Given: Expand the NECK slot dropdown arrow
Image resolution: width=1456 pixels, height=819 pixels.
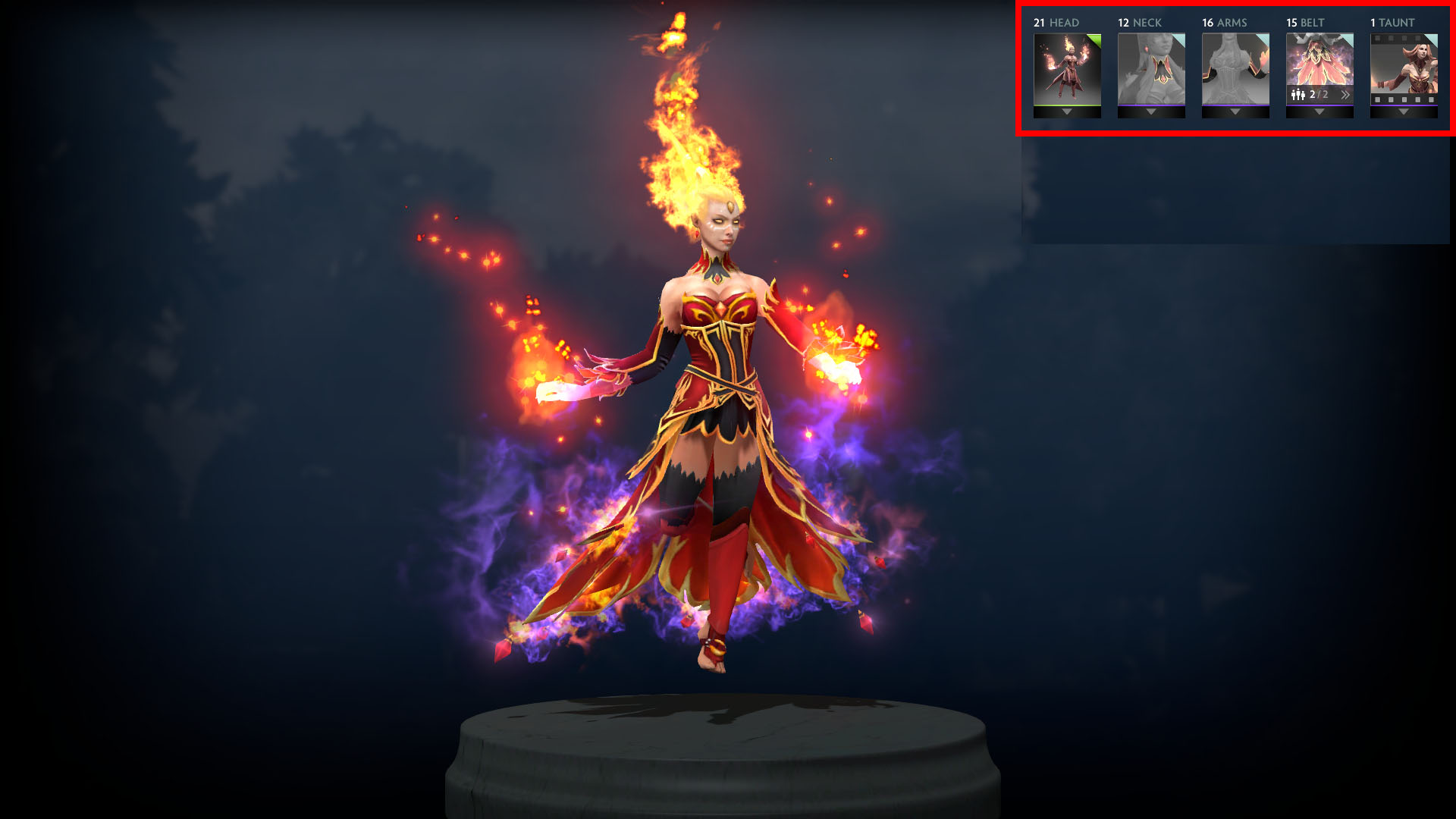Looking at the screenshot, I should pyautogui.click(x=1150, y=111).
